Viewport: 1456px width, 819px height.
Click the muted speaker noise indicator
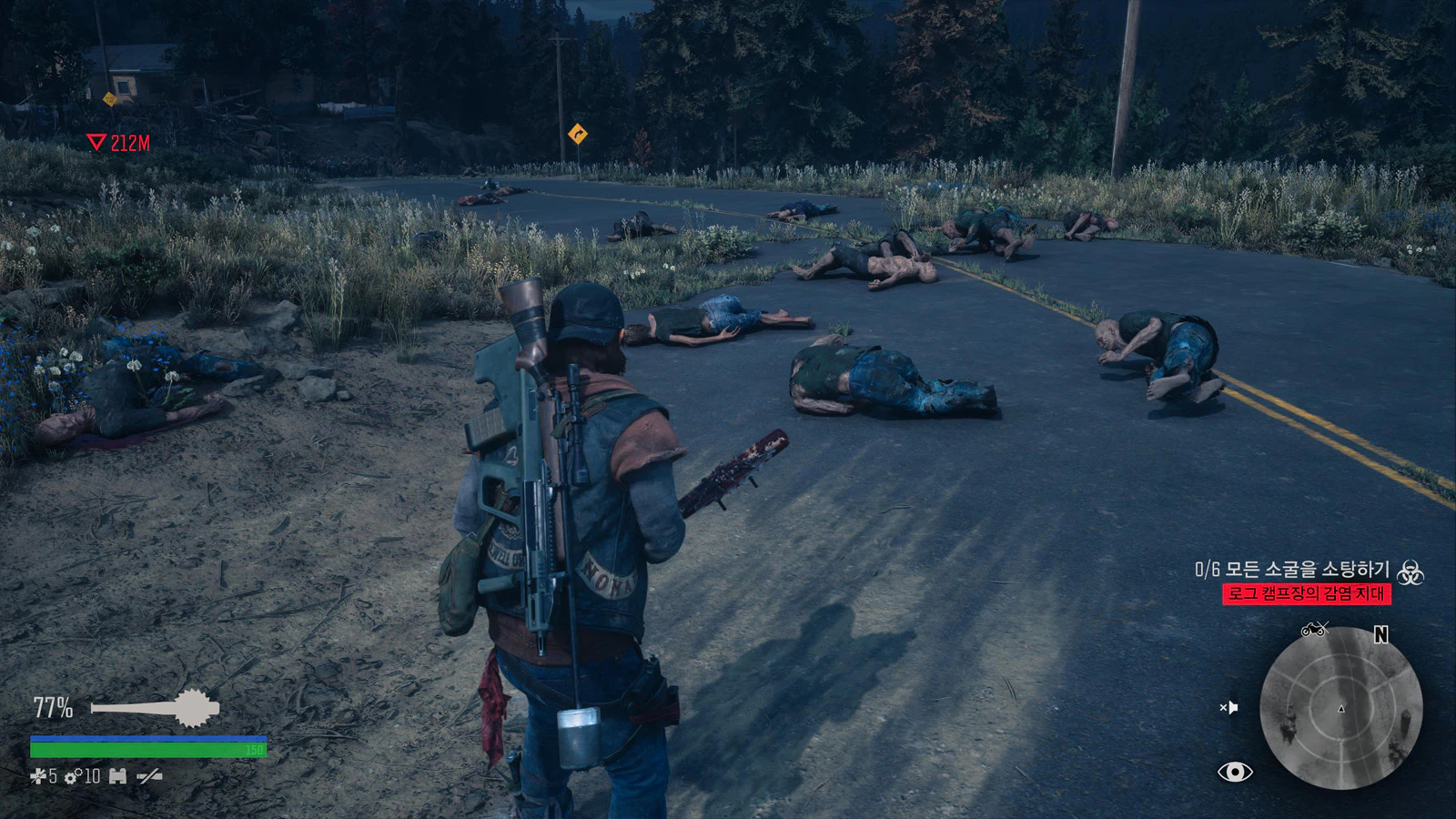pos(1228,707)
